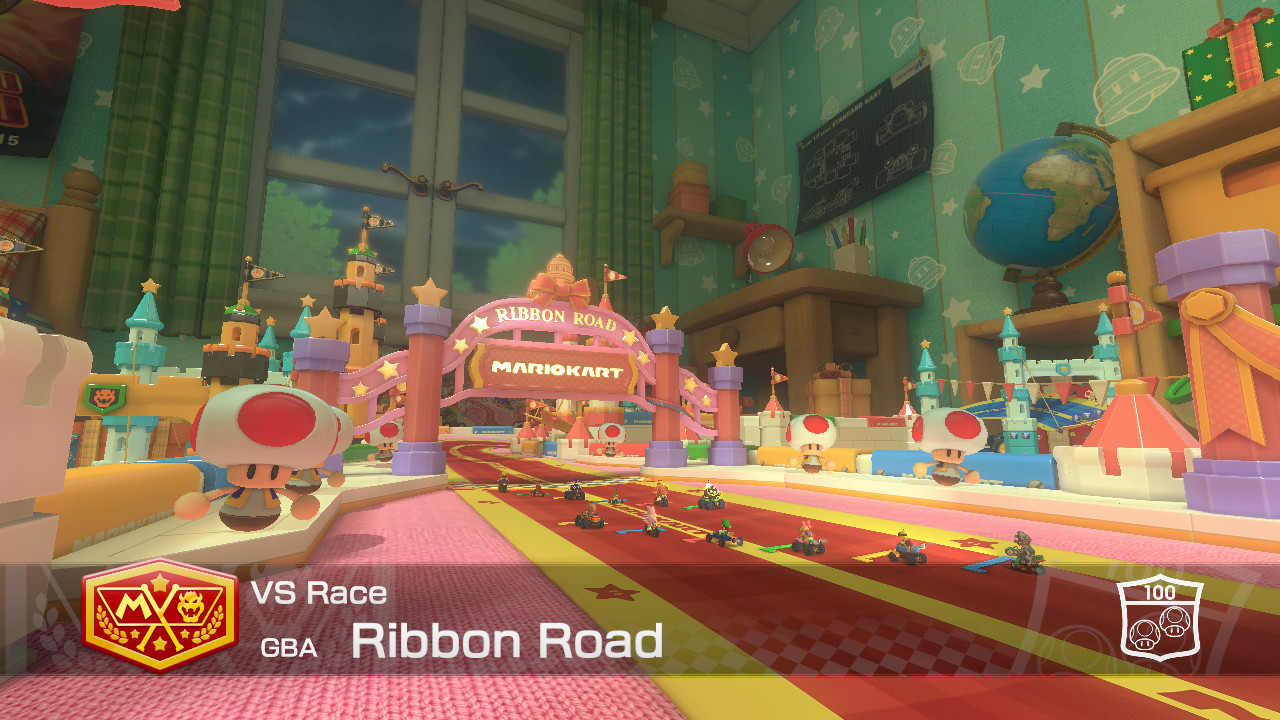Select the 100cc mushroom class badge
This screenshot has height=720, width=1280.
tap(1158, 614)
